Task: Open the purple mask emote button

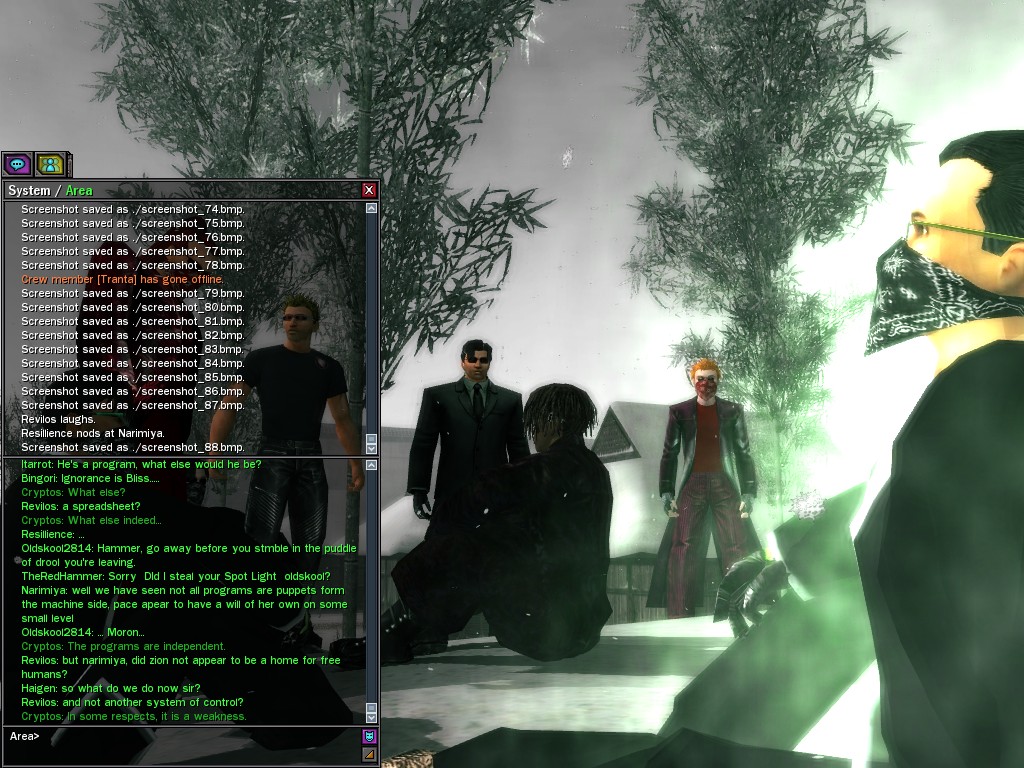Action: coord(369,737)
